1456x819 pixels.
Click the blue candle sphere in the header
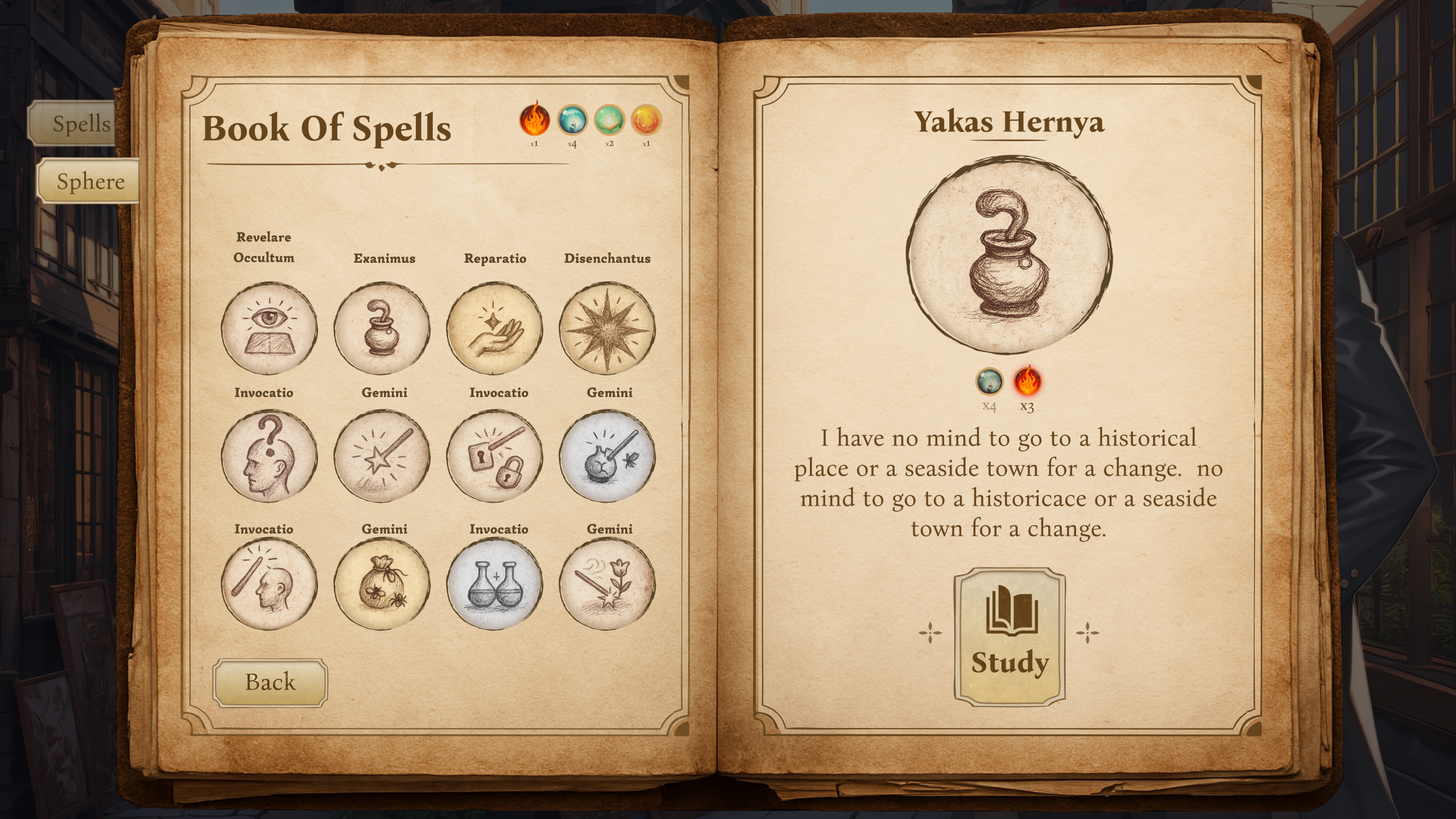[x=572, y=120]
